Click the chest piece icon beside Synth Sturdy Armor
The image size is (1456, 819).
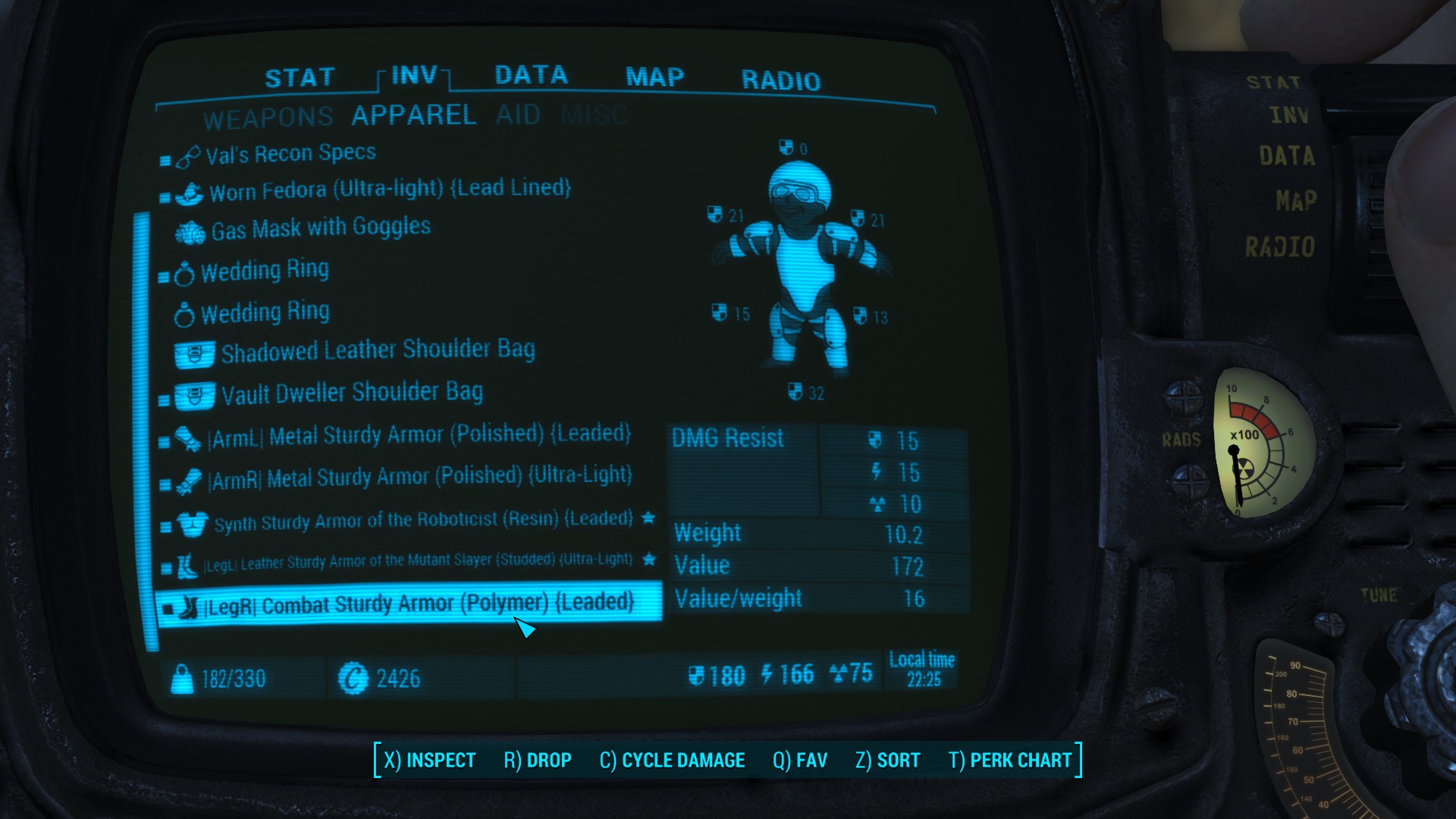point(193,520)
